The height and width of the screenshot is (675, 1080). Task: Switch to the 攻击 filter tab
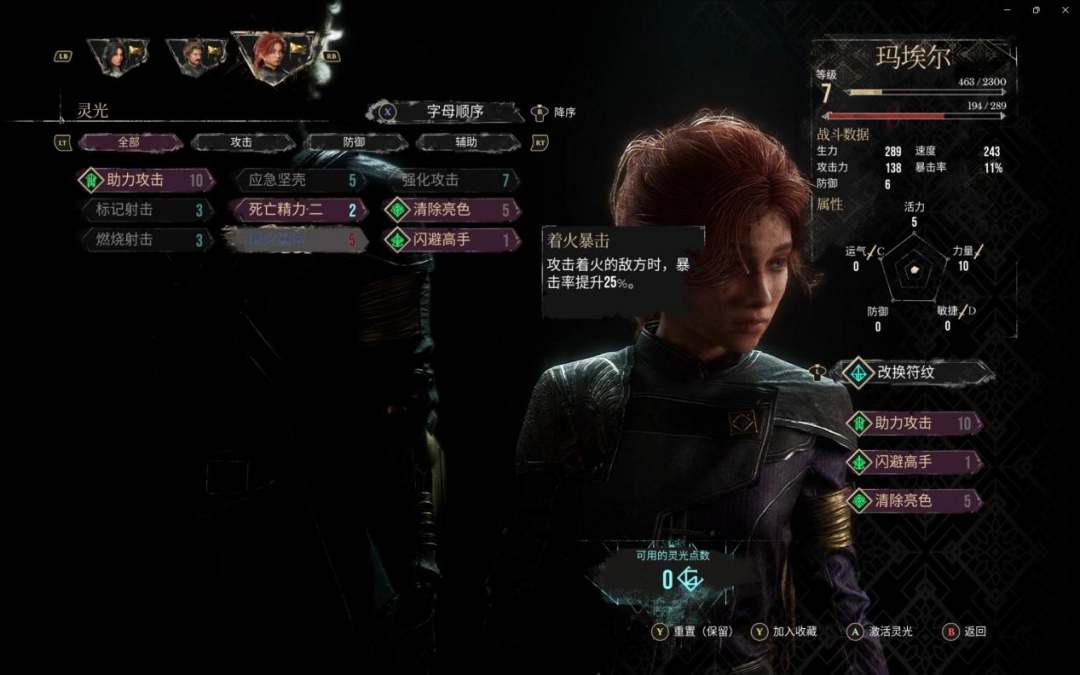(241, 142)
